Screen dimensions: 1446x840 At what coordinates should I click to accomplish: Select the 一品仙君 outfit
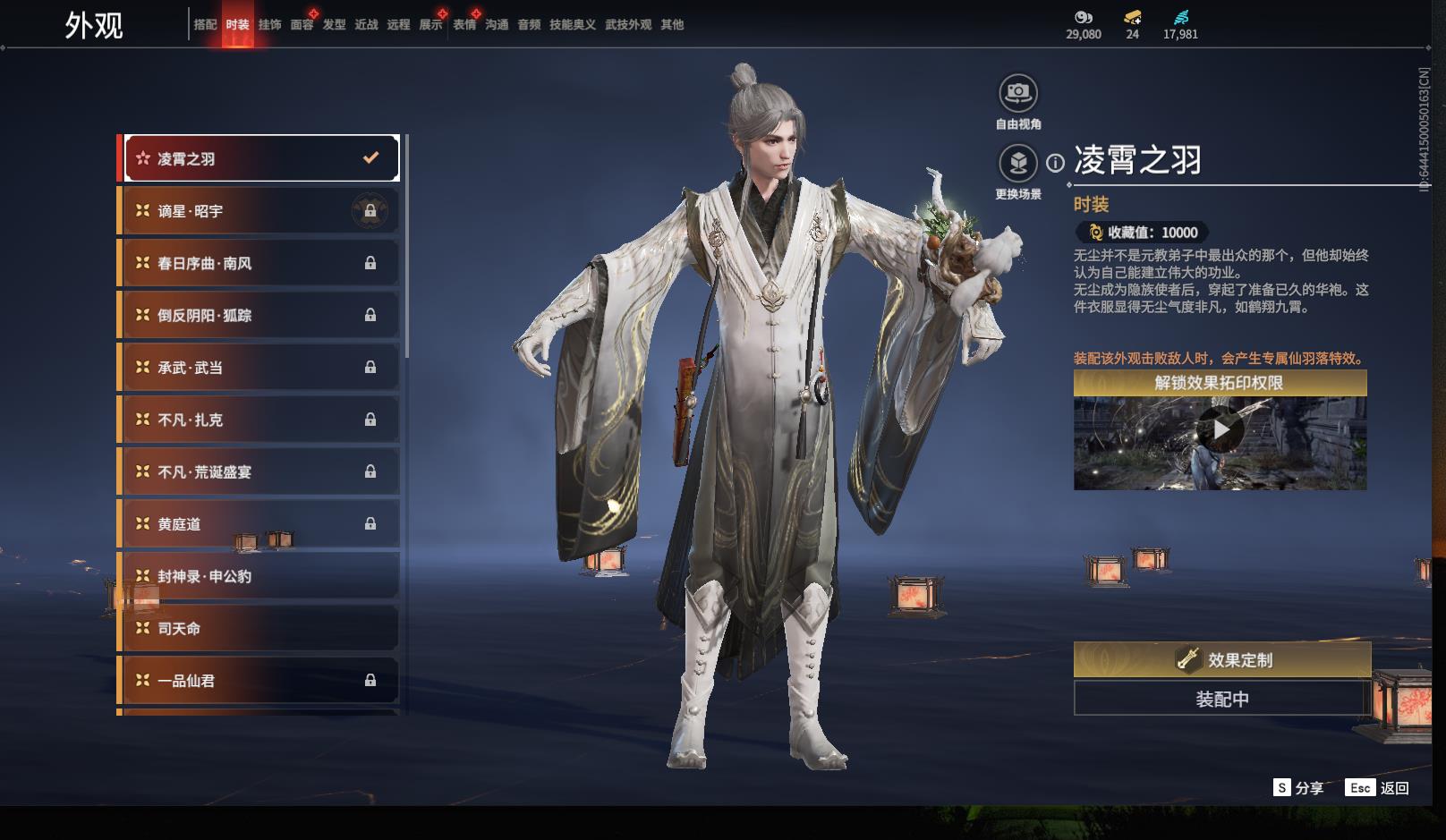[260, 681]
